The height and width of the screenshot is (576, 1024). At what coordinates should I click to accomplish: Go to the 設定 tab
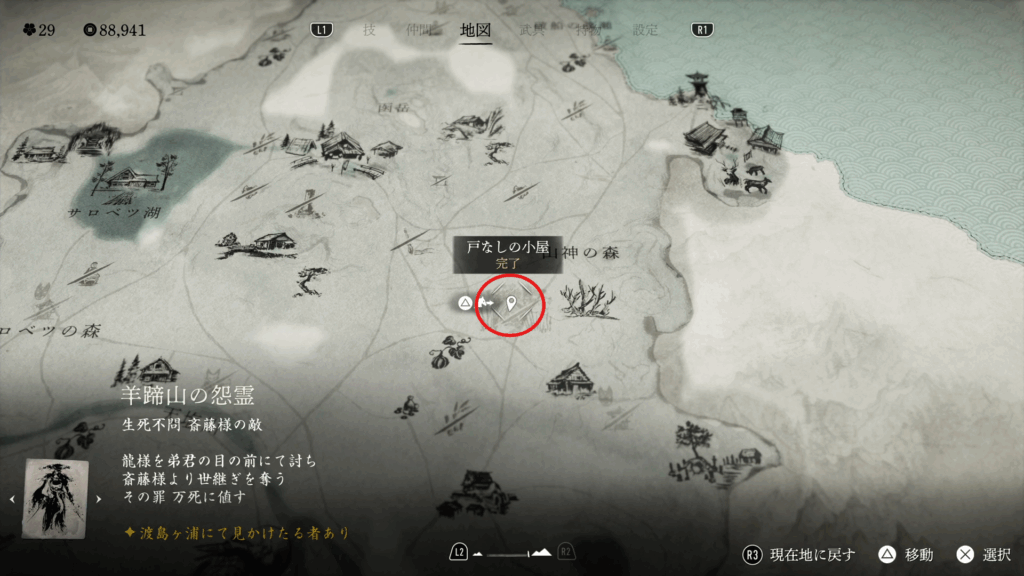click(x=646, y=29)
